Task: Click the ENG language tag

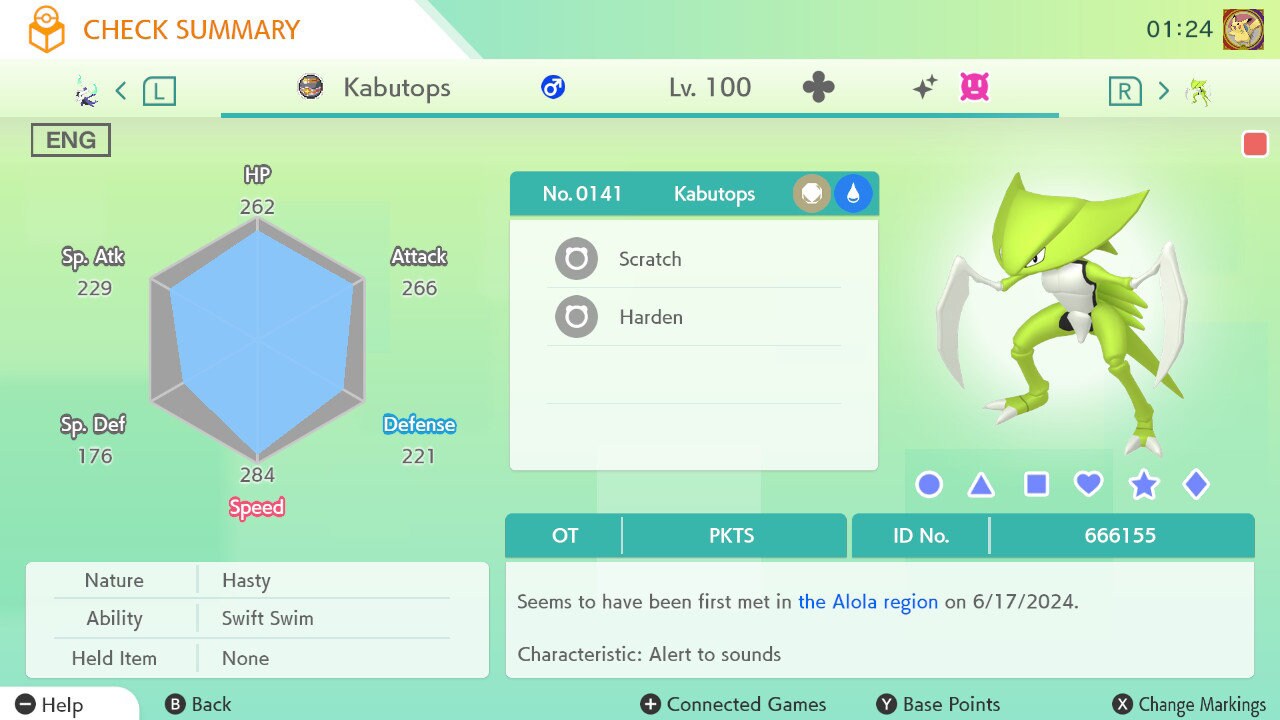Action: 71,141
